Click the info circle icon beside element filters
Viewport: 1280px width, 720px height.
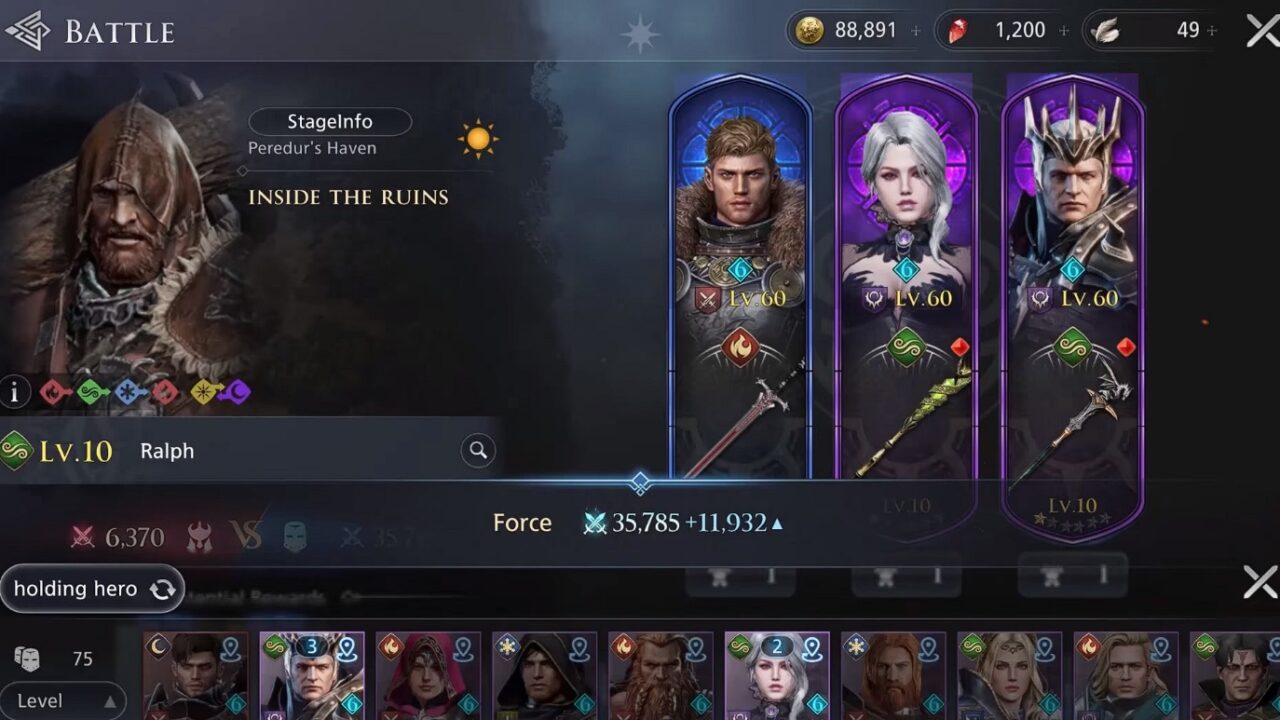(x=15, y=393)
